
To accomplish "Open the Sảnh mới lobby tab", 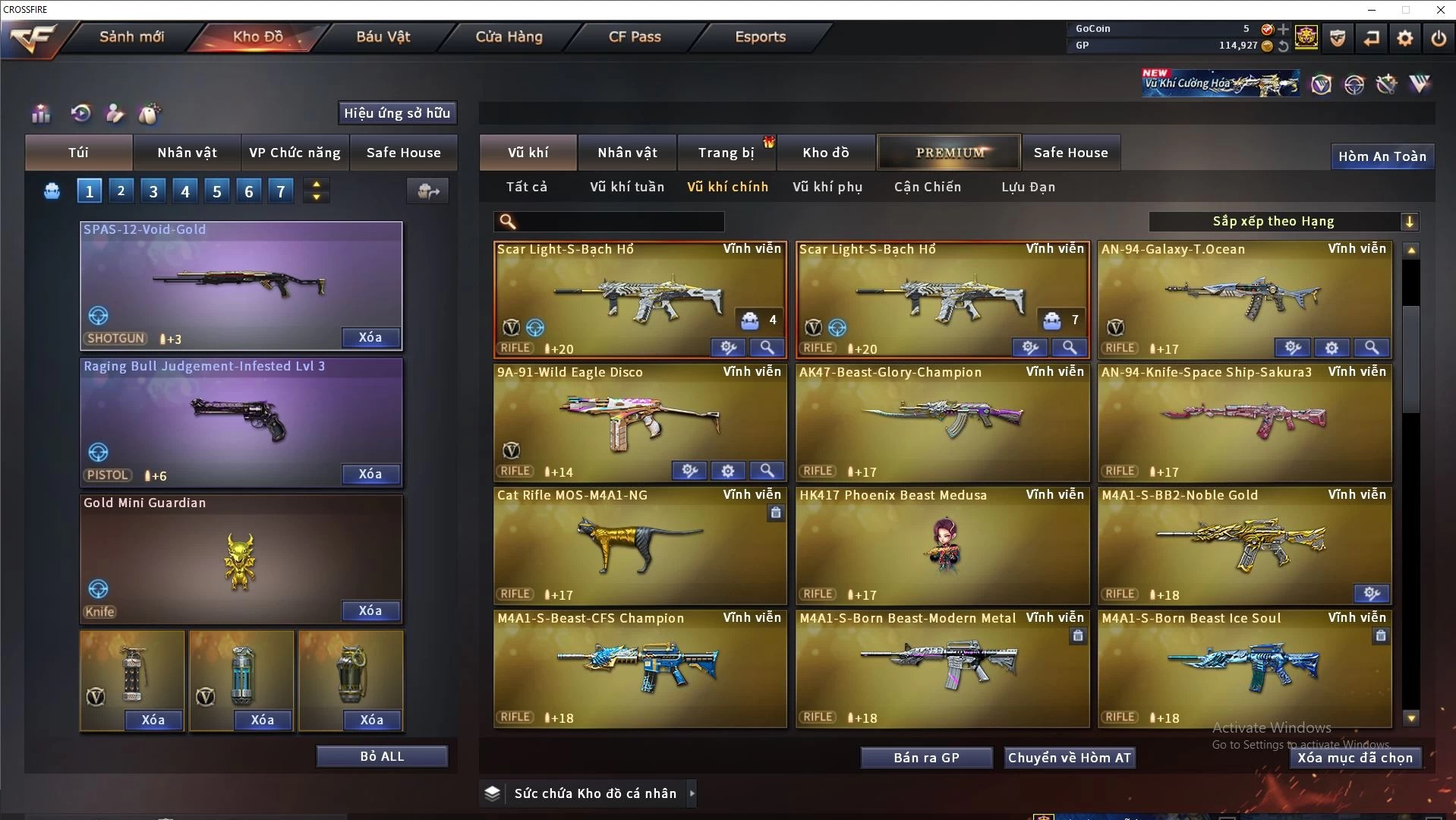I will click(131, 36).
